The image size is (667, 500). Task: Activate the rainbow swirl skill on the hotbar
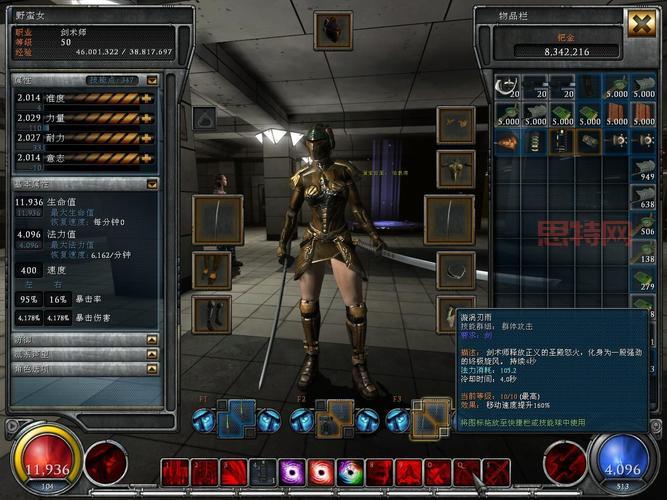click(x=350, y=472)
